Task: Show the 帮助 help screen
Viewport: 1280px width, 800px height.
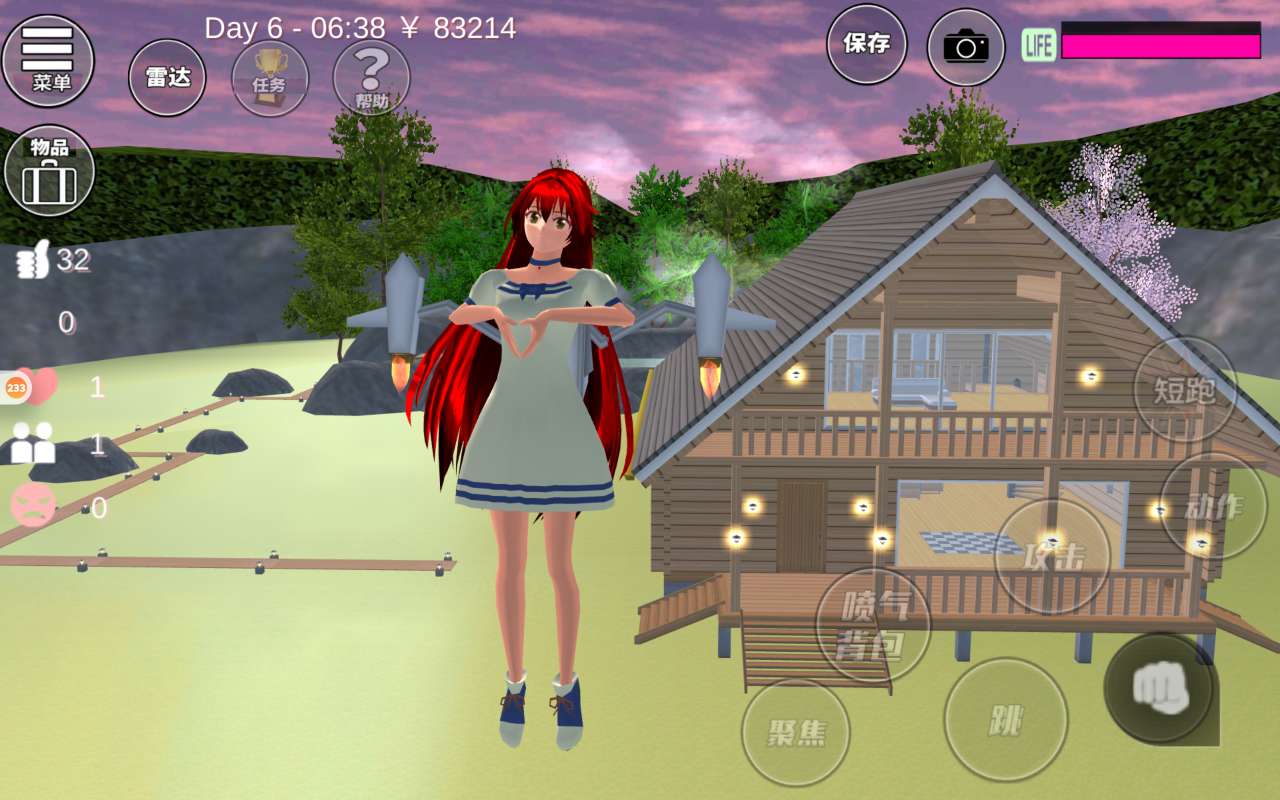Action: (x=371, y=77)
